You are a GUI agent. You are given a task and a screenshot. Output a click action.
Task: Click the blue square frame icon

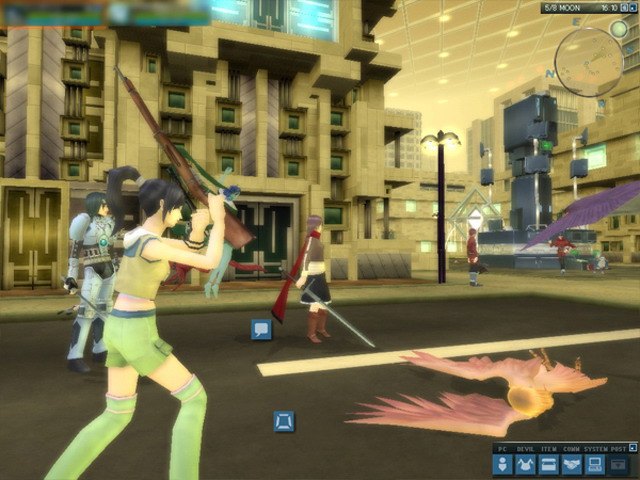coord(284,421)
